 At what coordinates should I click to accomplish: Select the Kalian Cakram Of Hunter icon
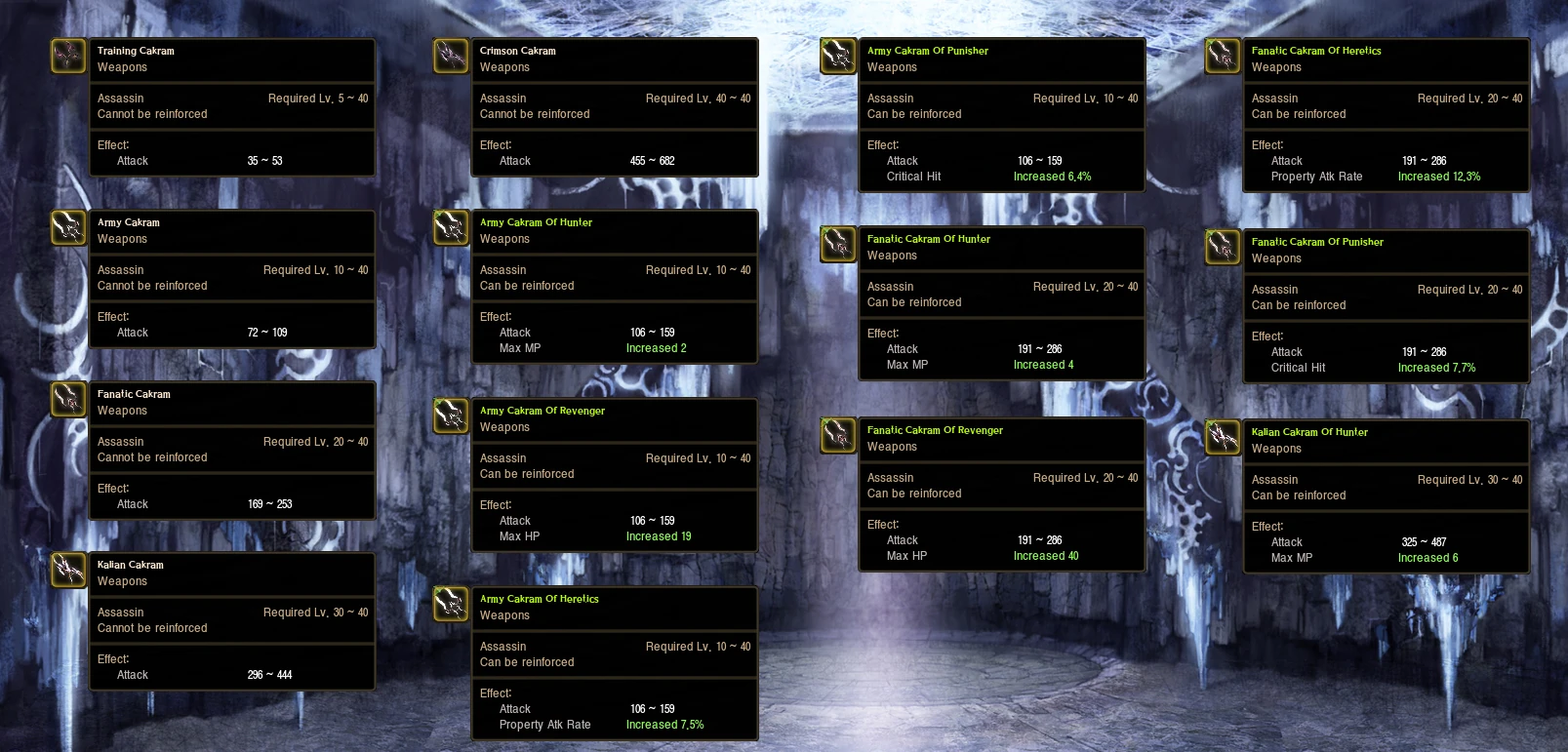tap(1222, 437)
